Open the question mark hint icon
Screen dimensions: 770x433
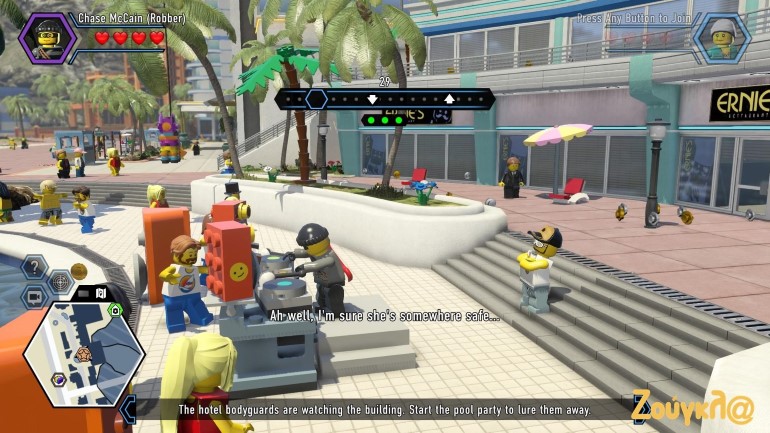click(35, 267)
